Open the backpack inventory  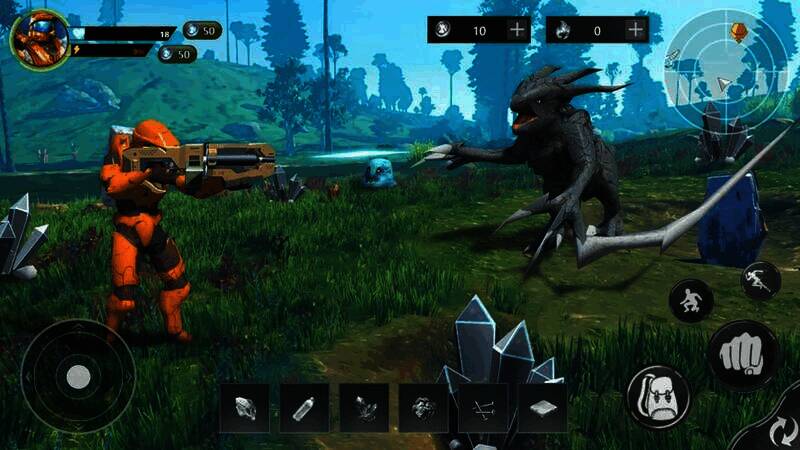[x=657, y=397]
